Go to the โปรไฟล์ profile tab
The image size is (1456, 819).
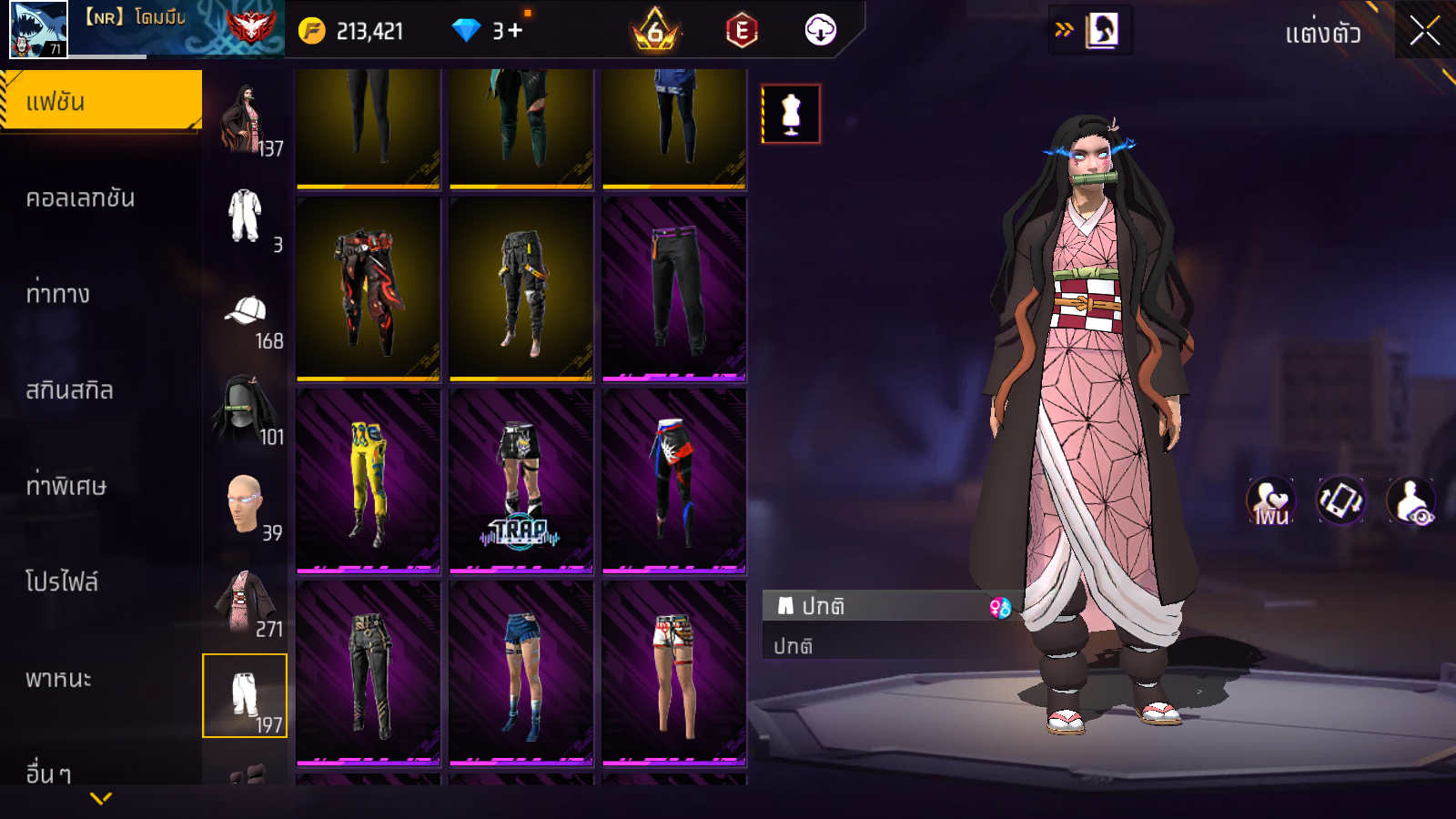[x=62, y=581]
